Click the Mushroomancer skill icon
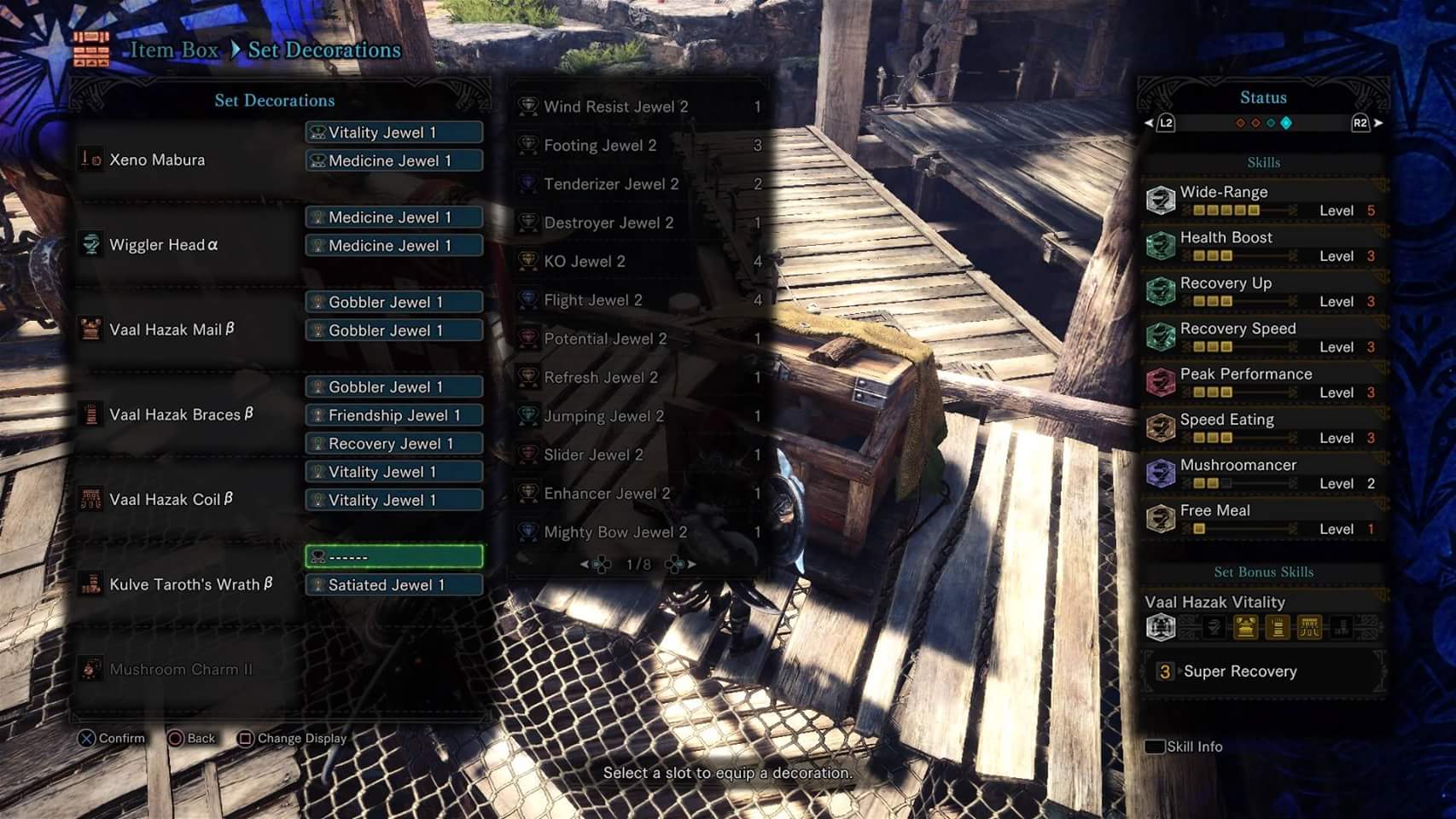Image resolution: width=1456 pixels, height=819 pixels. pos(1163,471)
